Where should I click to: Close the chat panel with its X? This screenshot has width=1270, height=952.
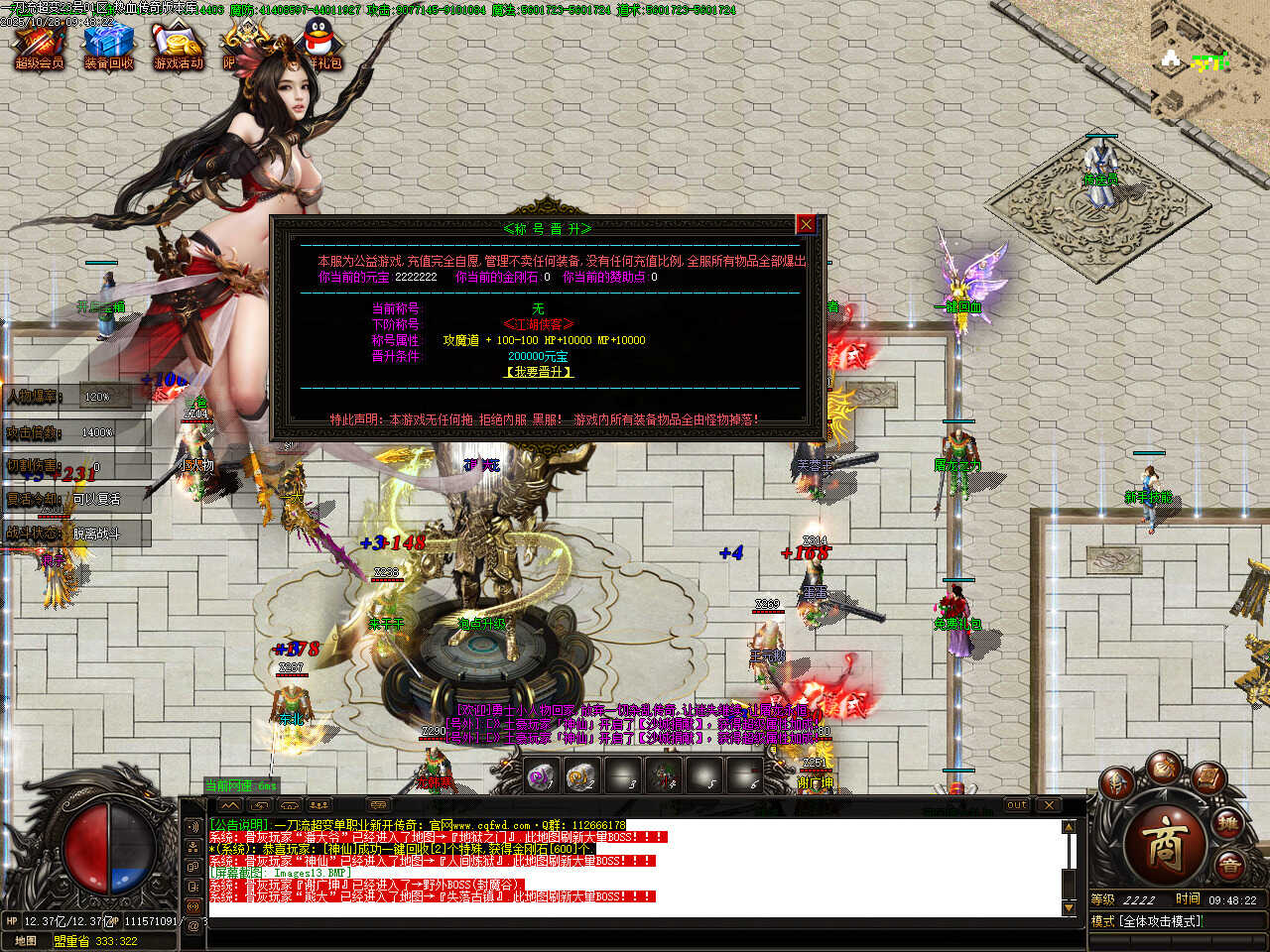point(1049,804)
